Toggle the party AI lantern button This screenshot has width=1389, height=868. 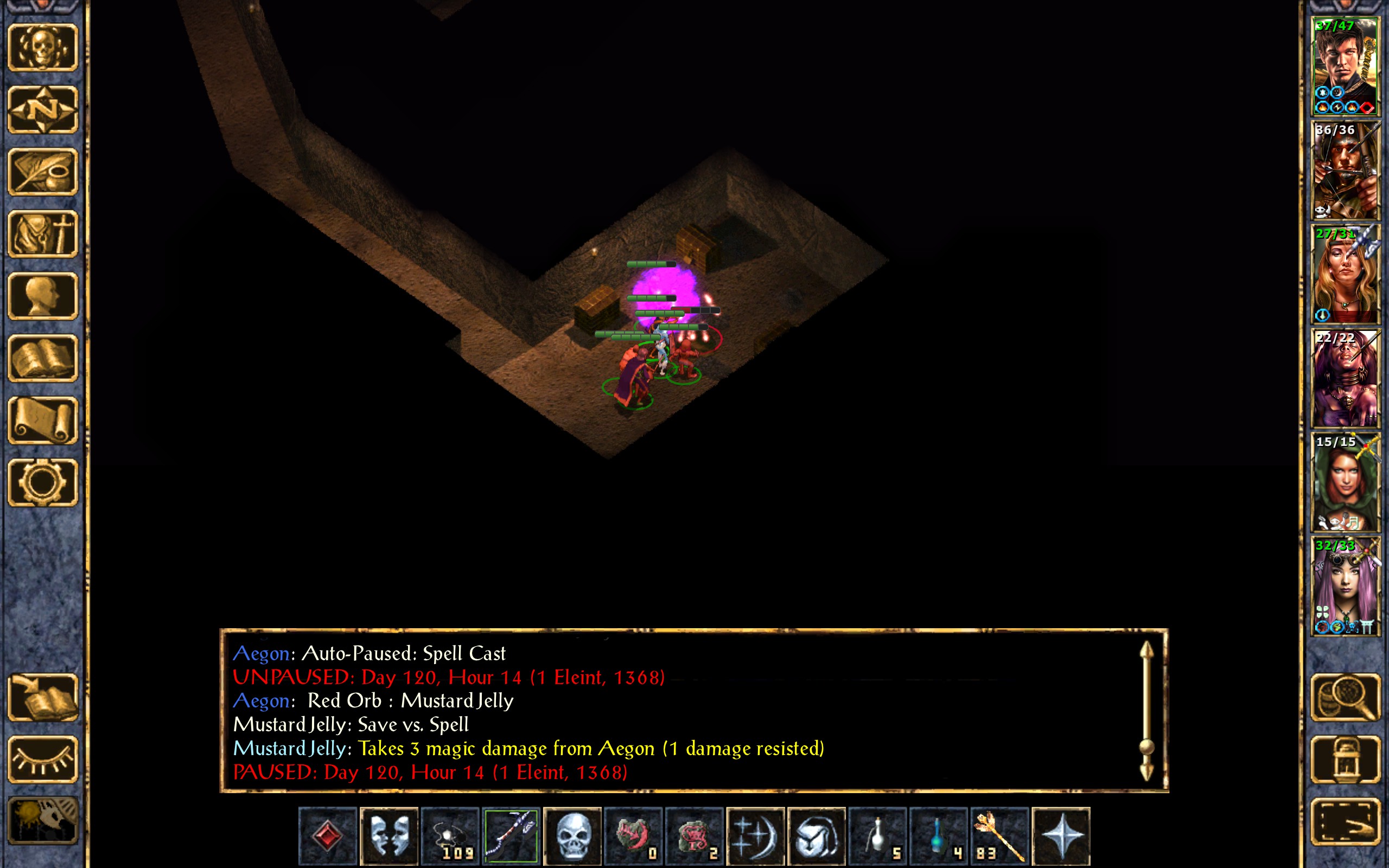coord(1345,759)
